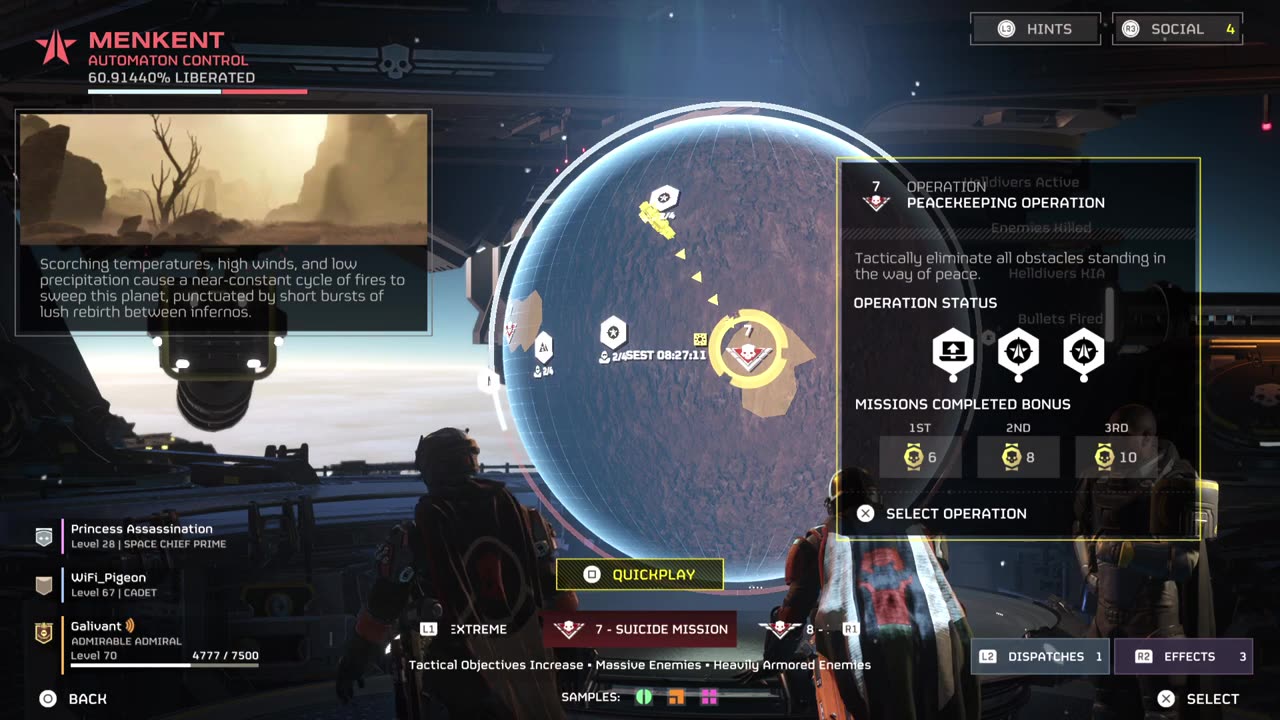Open the Hints panel
Viewport: 1280px width, 720px height.
[1035, 29]
